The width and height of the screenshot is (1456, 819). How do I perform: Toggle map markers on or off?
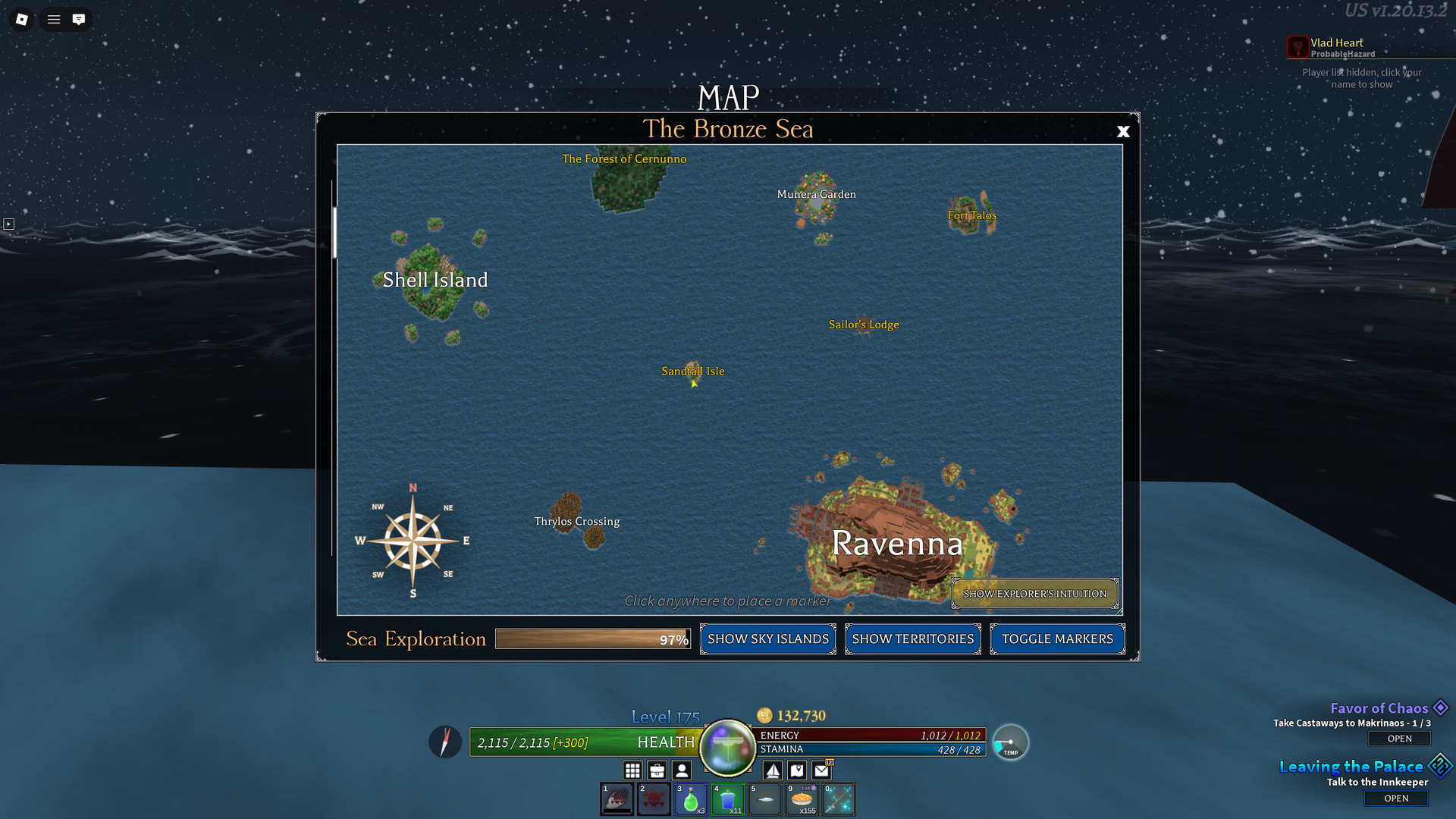(1057, 639)
